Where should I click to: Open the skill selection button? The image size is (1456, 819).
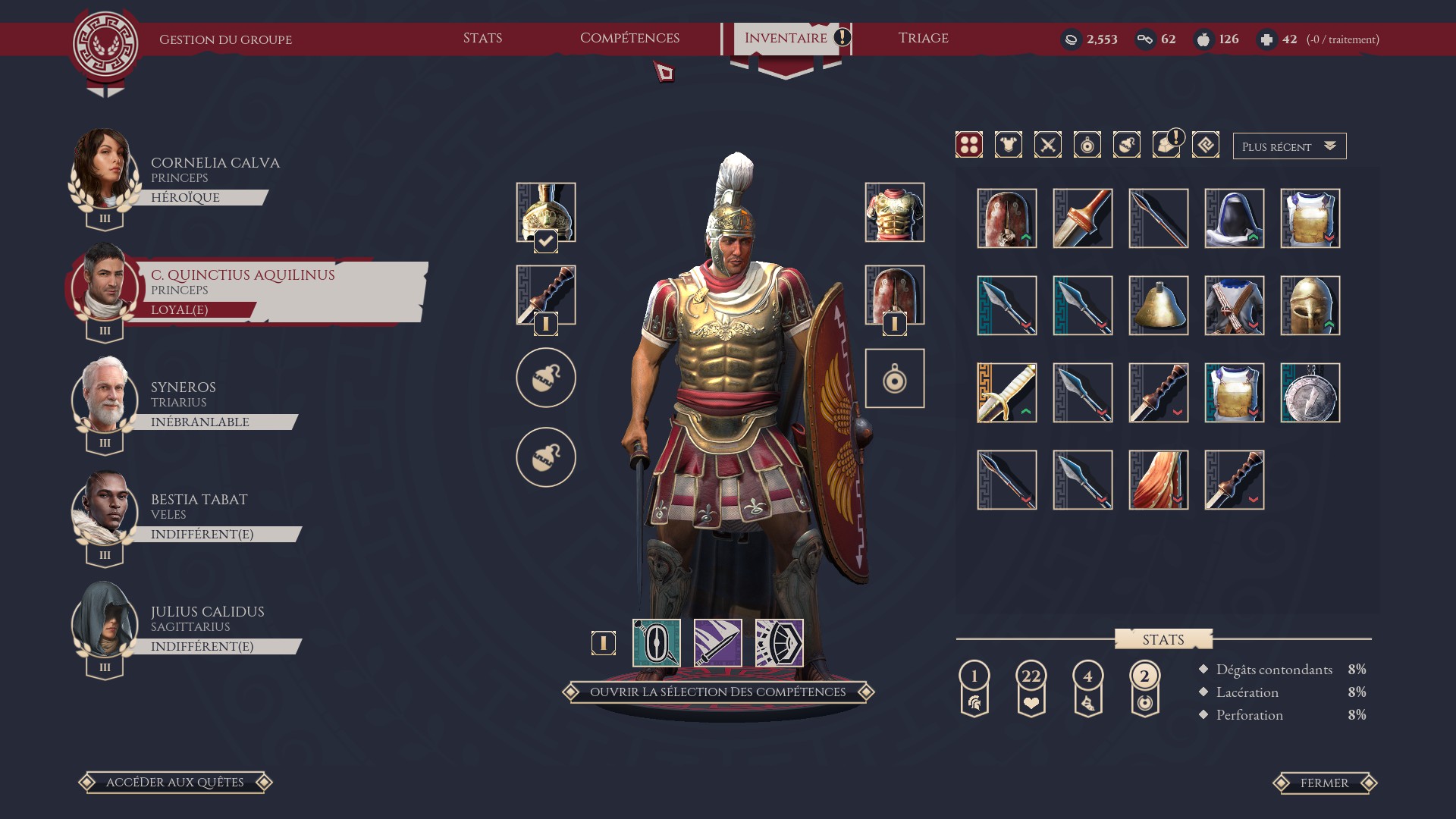coord(717,692)
